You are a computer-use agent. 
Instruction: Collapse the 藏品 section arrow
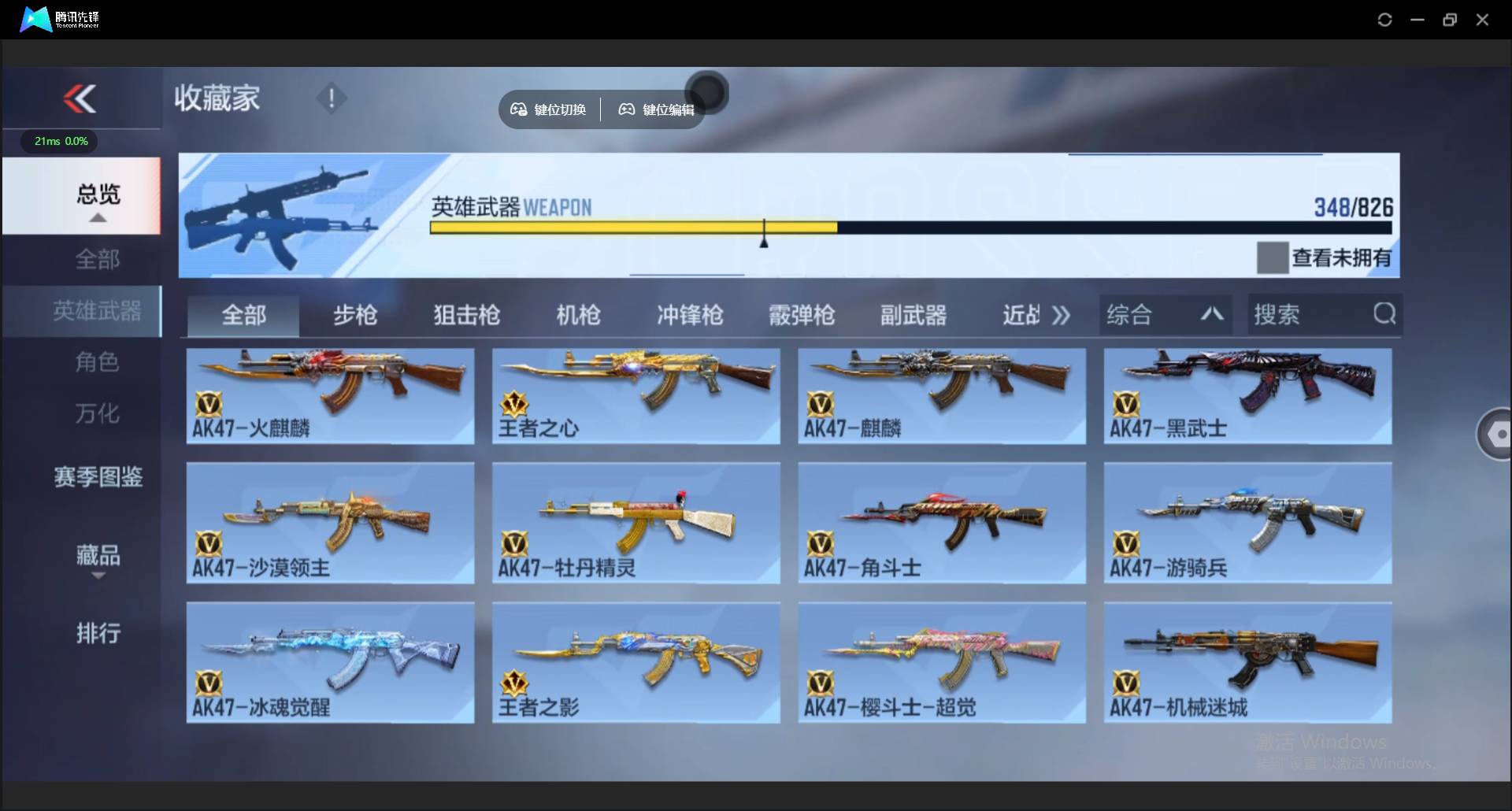98,576
